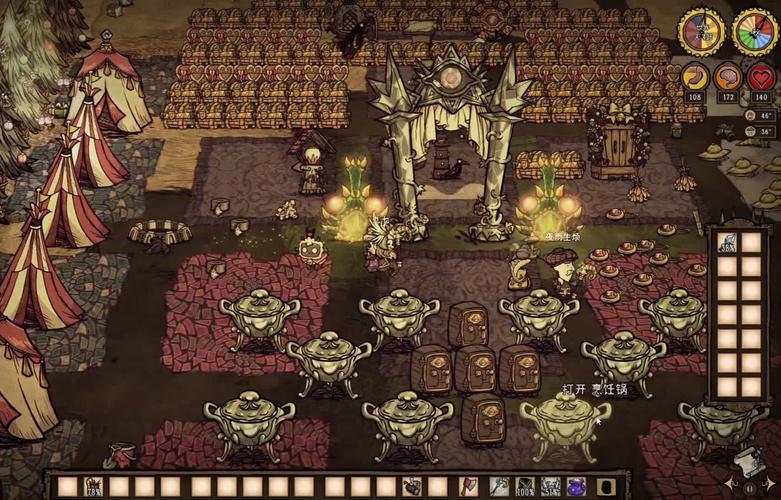Click the round pause button
The width and height of the screenshot is (781, 500).
(748, 489)
